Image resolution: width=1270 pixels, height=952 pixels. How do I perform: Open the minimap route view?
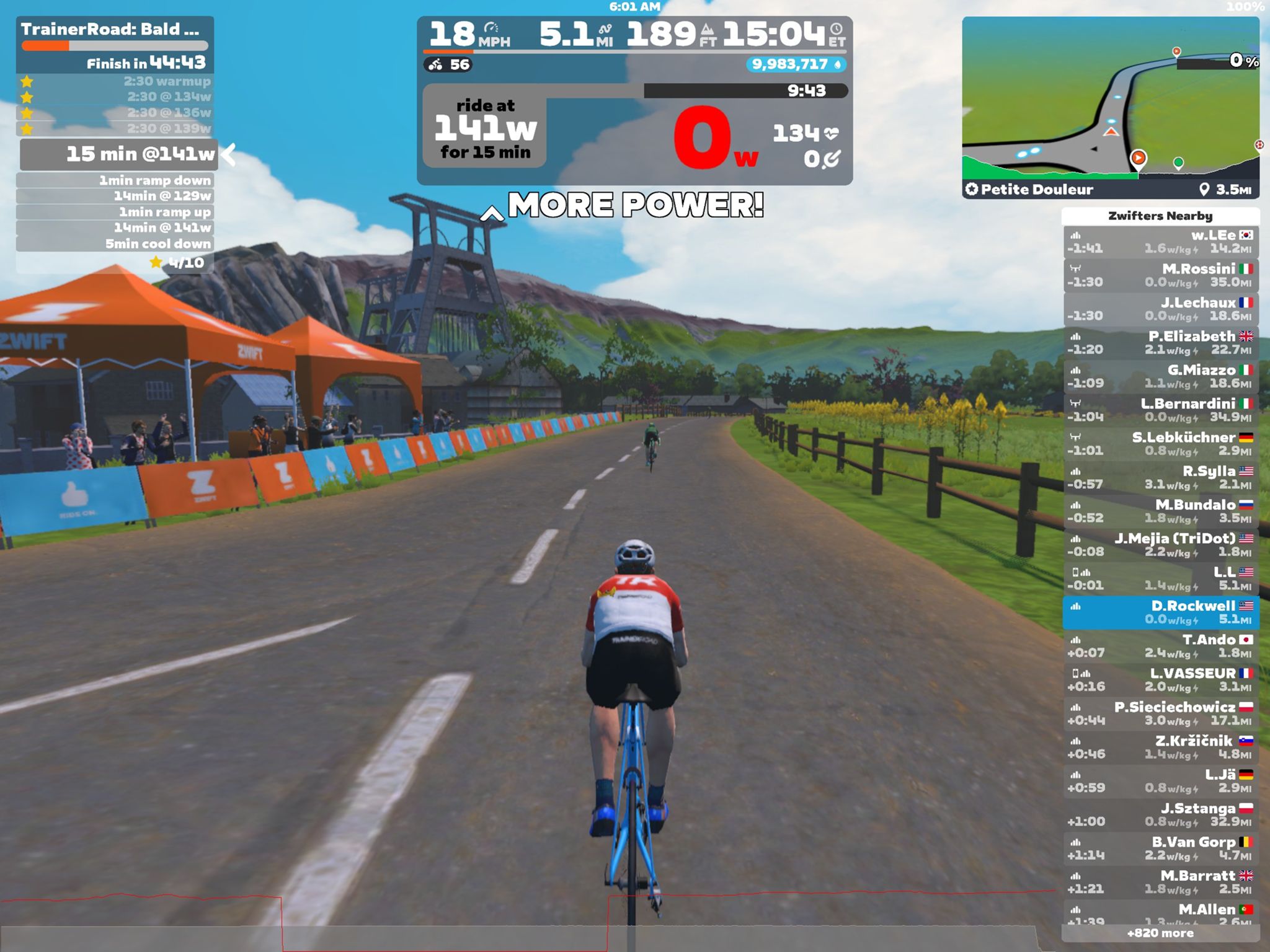[x=1110, y=99]
